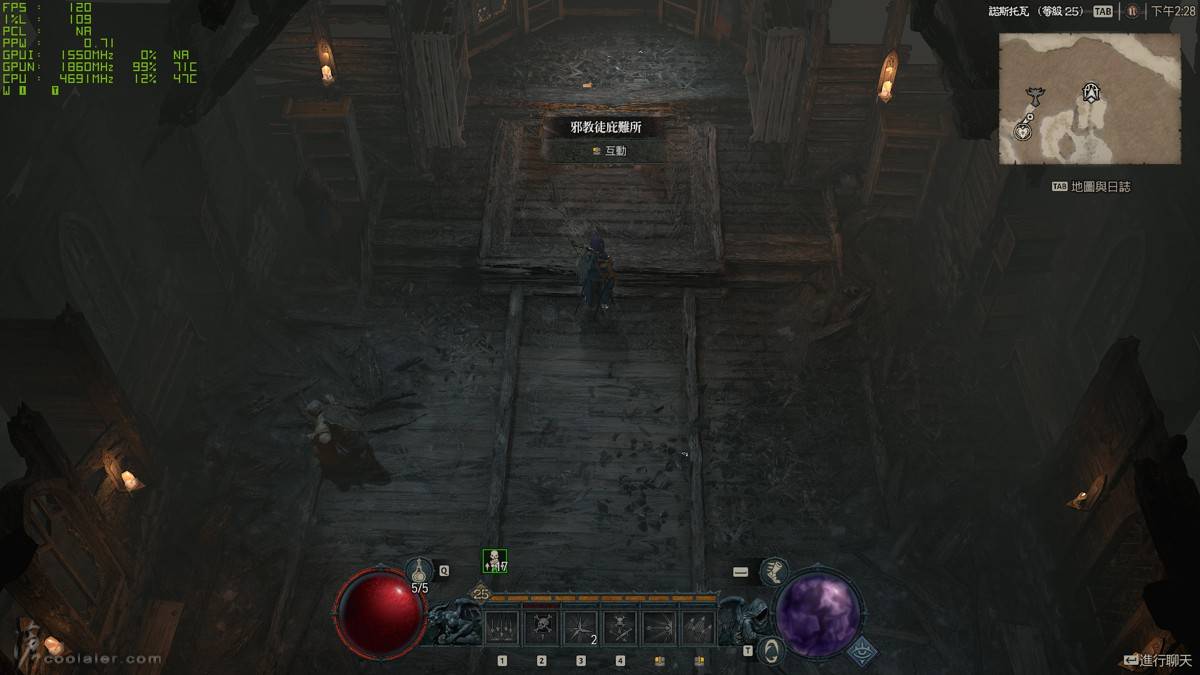The image size is (1200, 675).
Task: Open the town portal swirl icon
Action: (770, 651)
